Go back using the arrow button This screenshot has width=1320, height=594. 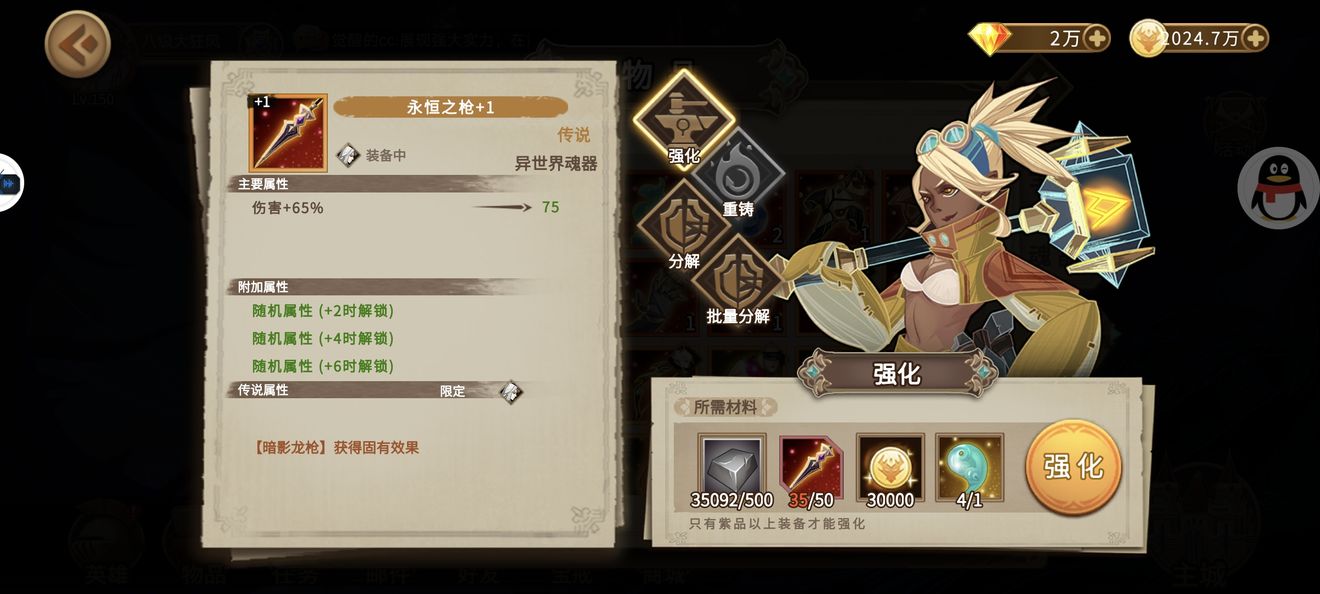tap(77, 44)
